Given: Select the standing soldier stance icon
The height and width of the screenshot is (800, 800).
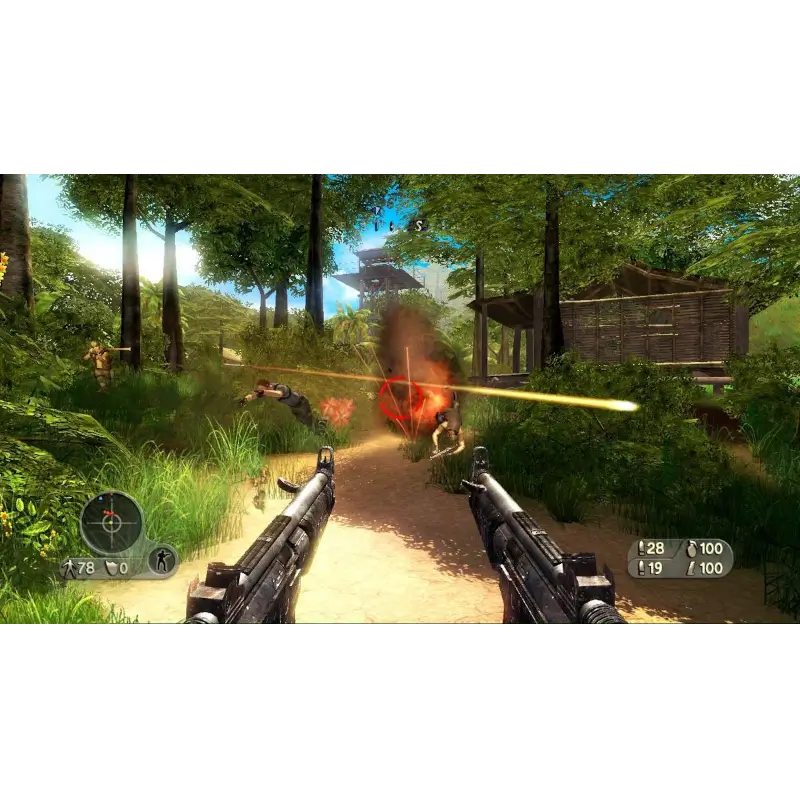Looking at the screenshot, I should [x=162, y=560].
